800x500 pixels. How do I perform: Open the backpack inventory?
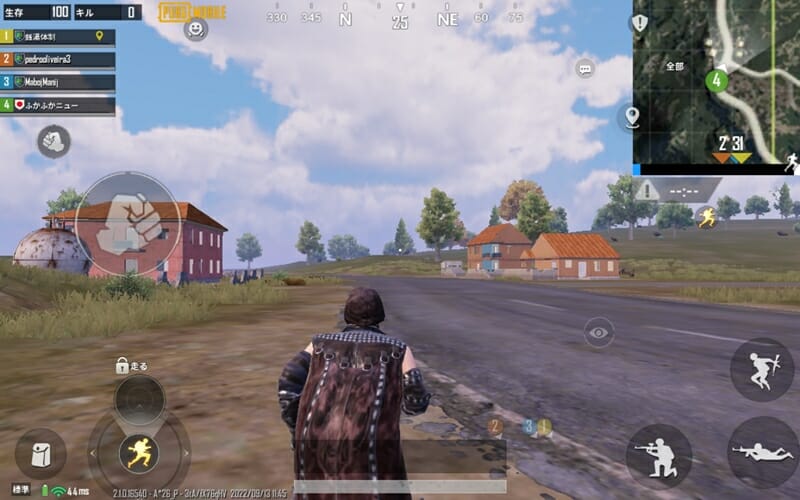[40, 454]
